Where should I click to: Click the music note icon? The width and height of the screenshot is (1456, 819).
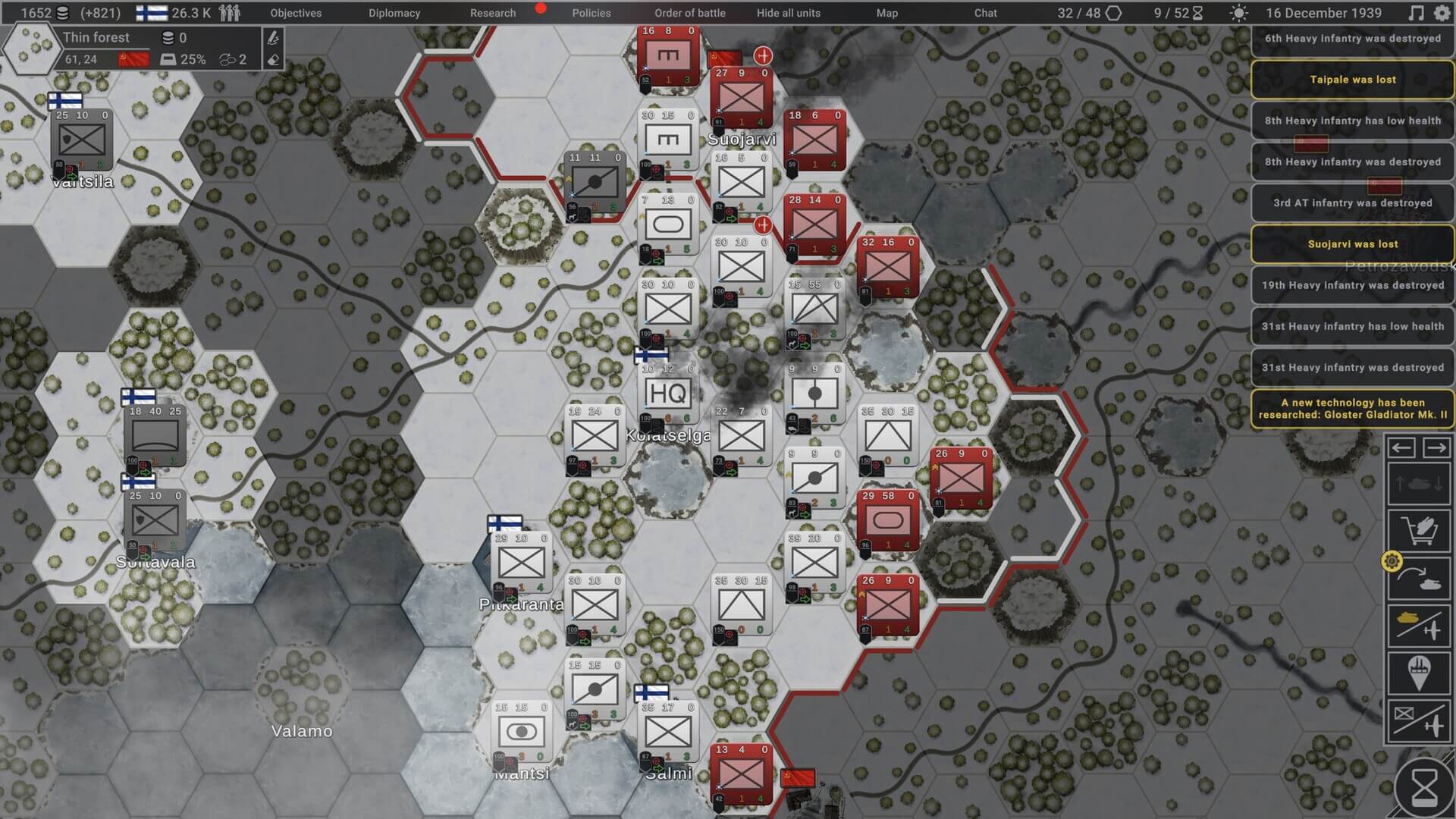pyautogui.click(x=1415, y=13)
